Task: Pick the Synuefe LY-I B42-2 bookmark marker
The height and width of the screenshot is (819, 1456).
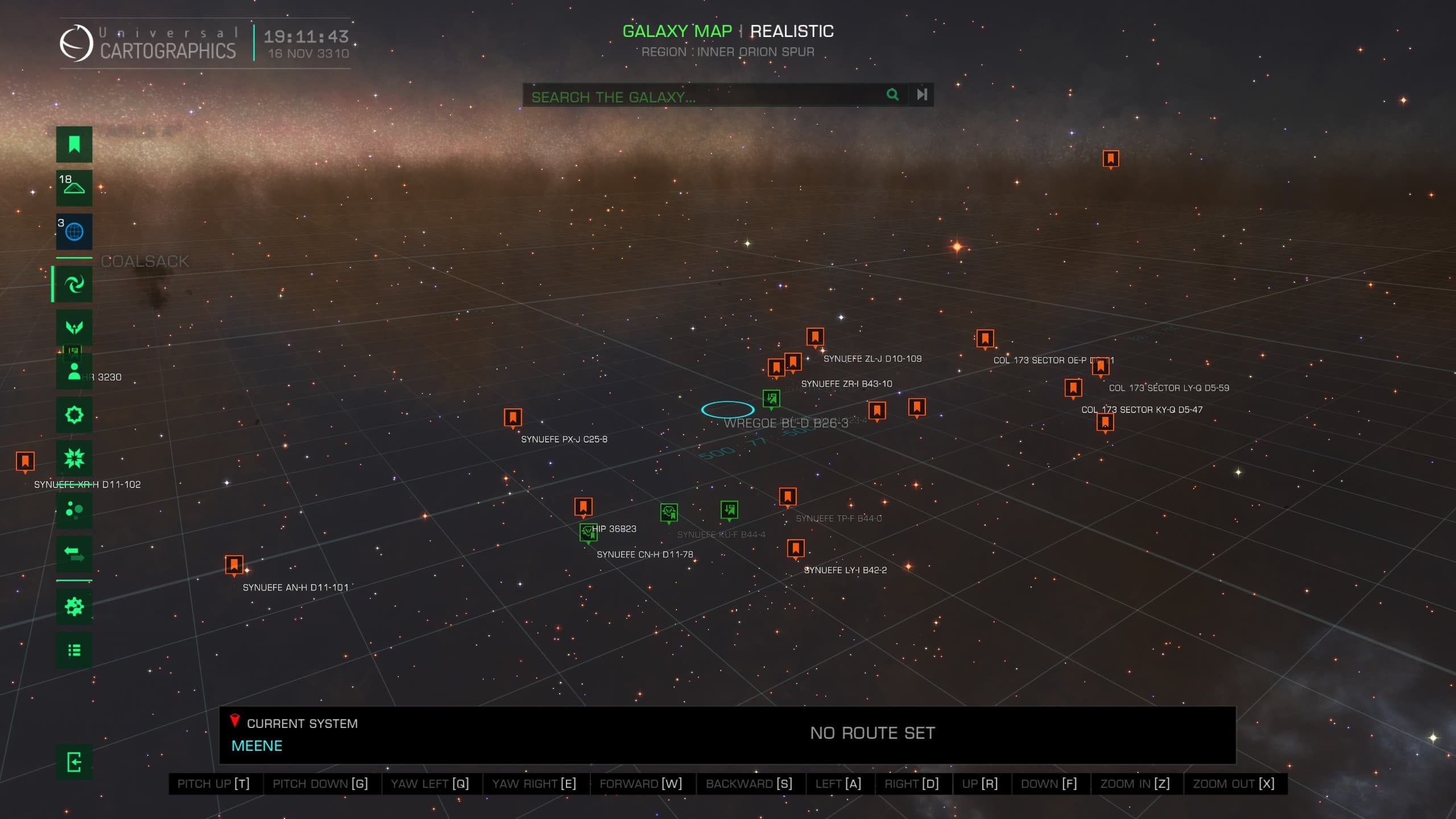Action: [x=796, y=548]
